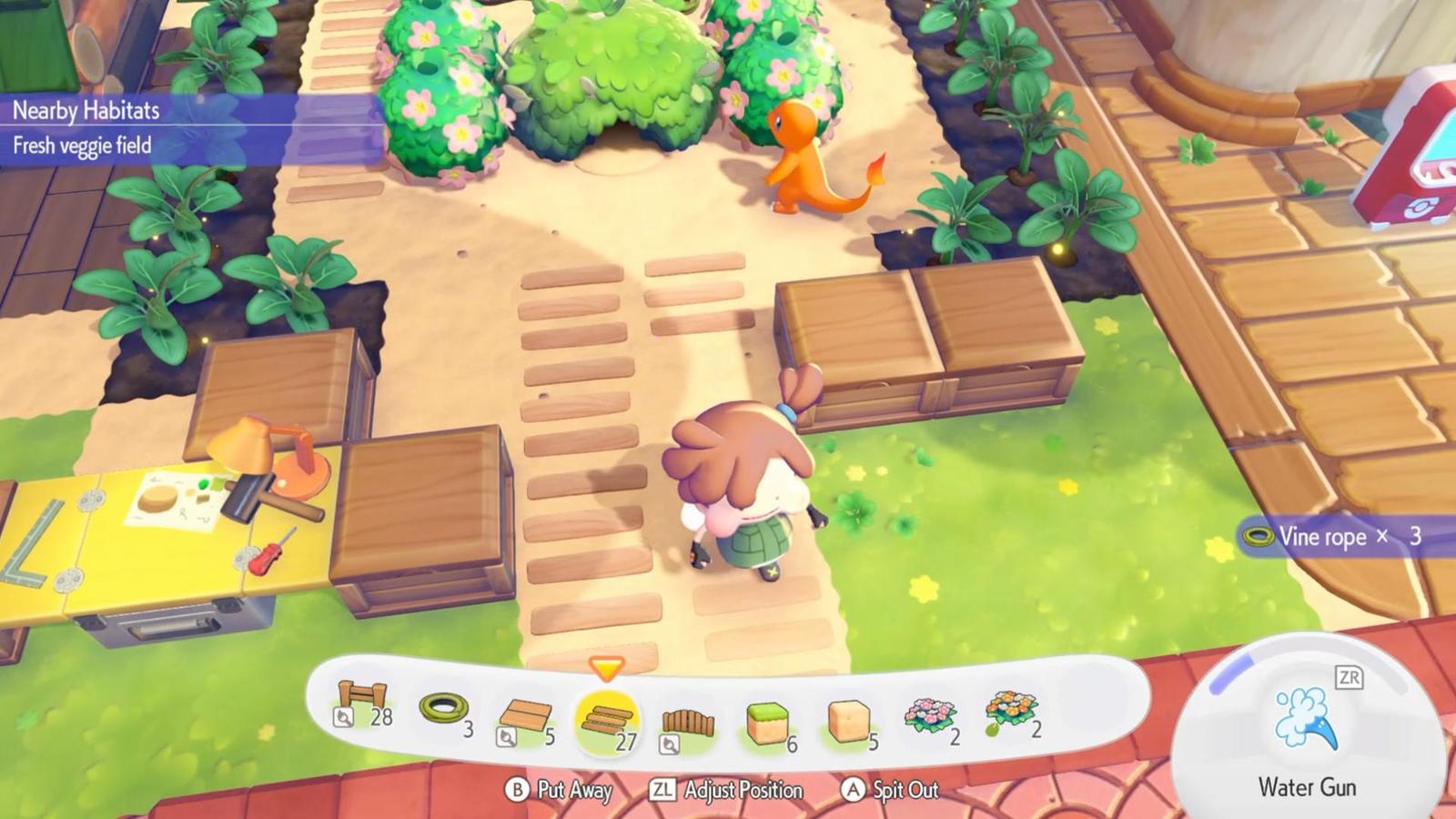Screen dimensions: 1456x819
Task: Open the Nearby Habitats header
Action: point(86,111)
